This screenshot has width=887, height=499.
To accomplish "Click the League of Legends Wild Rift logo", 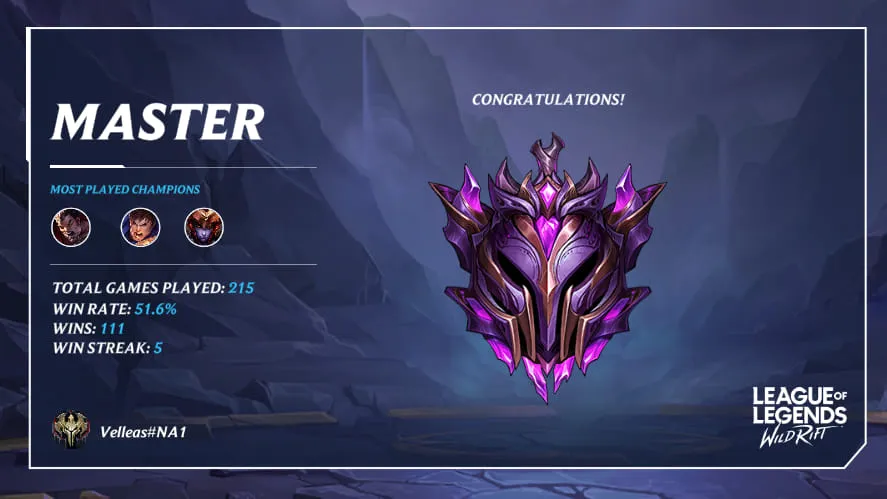I will (x=799, y=416).
